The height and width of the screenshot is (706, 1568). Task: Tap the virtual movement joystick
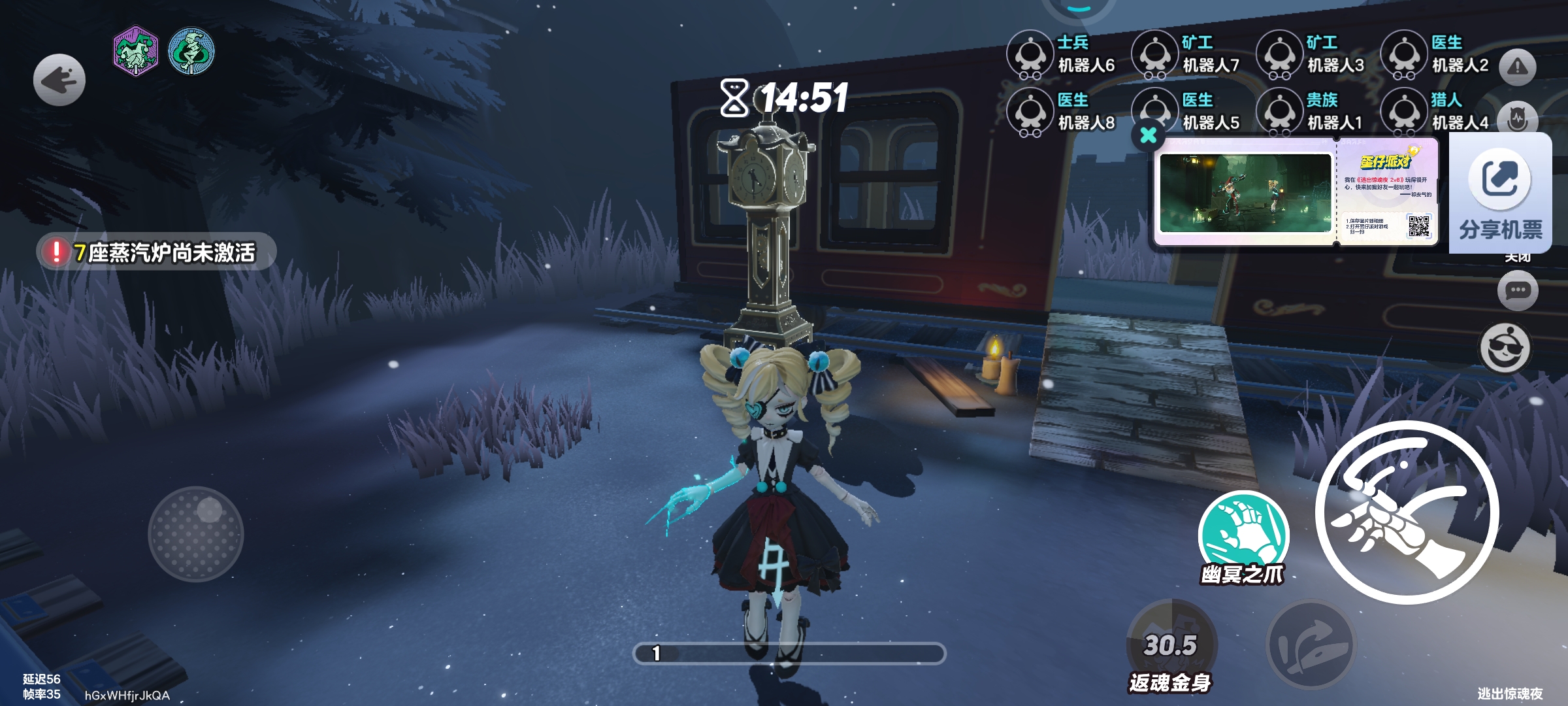[x=196, y=533]
